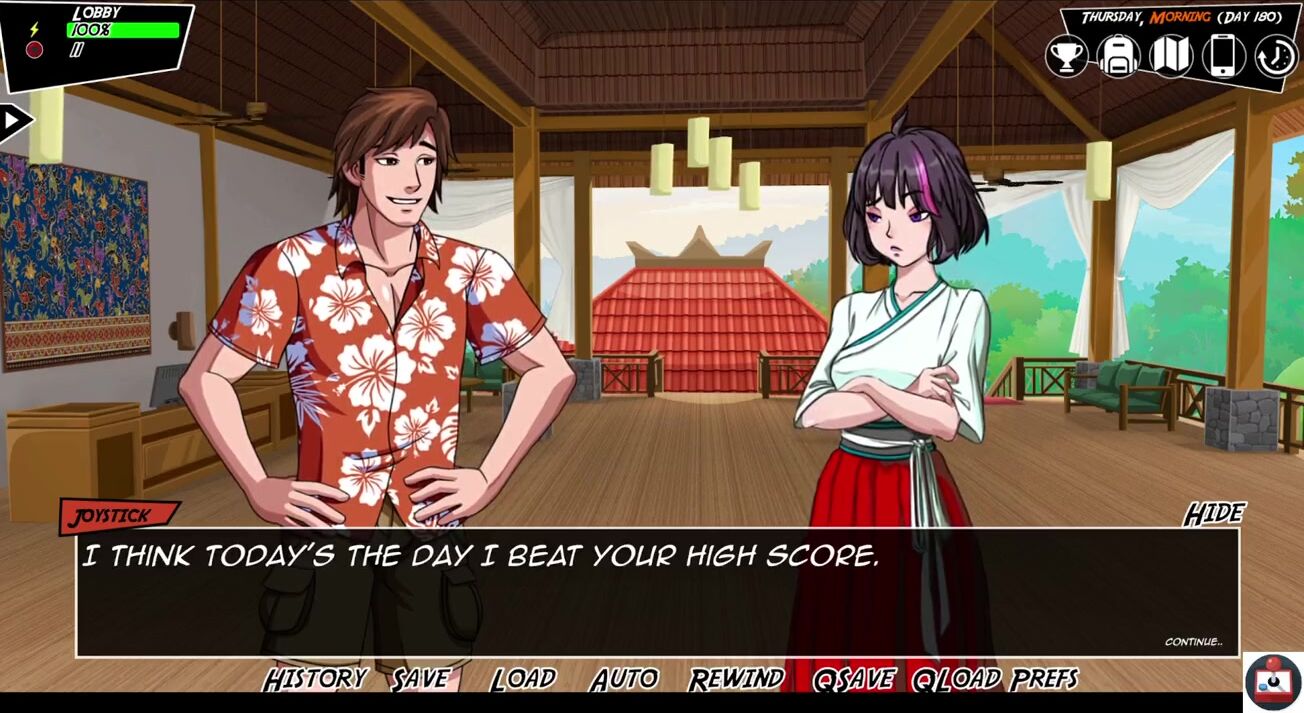Click the red joystick overlay icon
The height and width of the screenshot is (713, 1304).
(1273, 682)
